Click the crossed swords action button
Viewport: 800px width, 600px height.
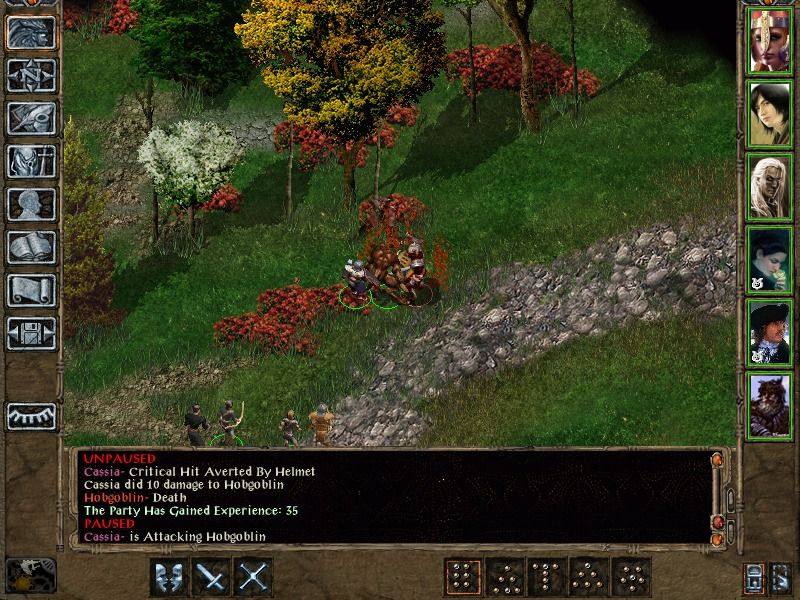click(x=255, y=577)
